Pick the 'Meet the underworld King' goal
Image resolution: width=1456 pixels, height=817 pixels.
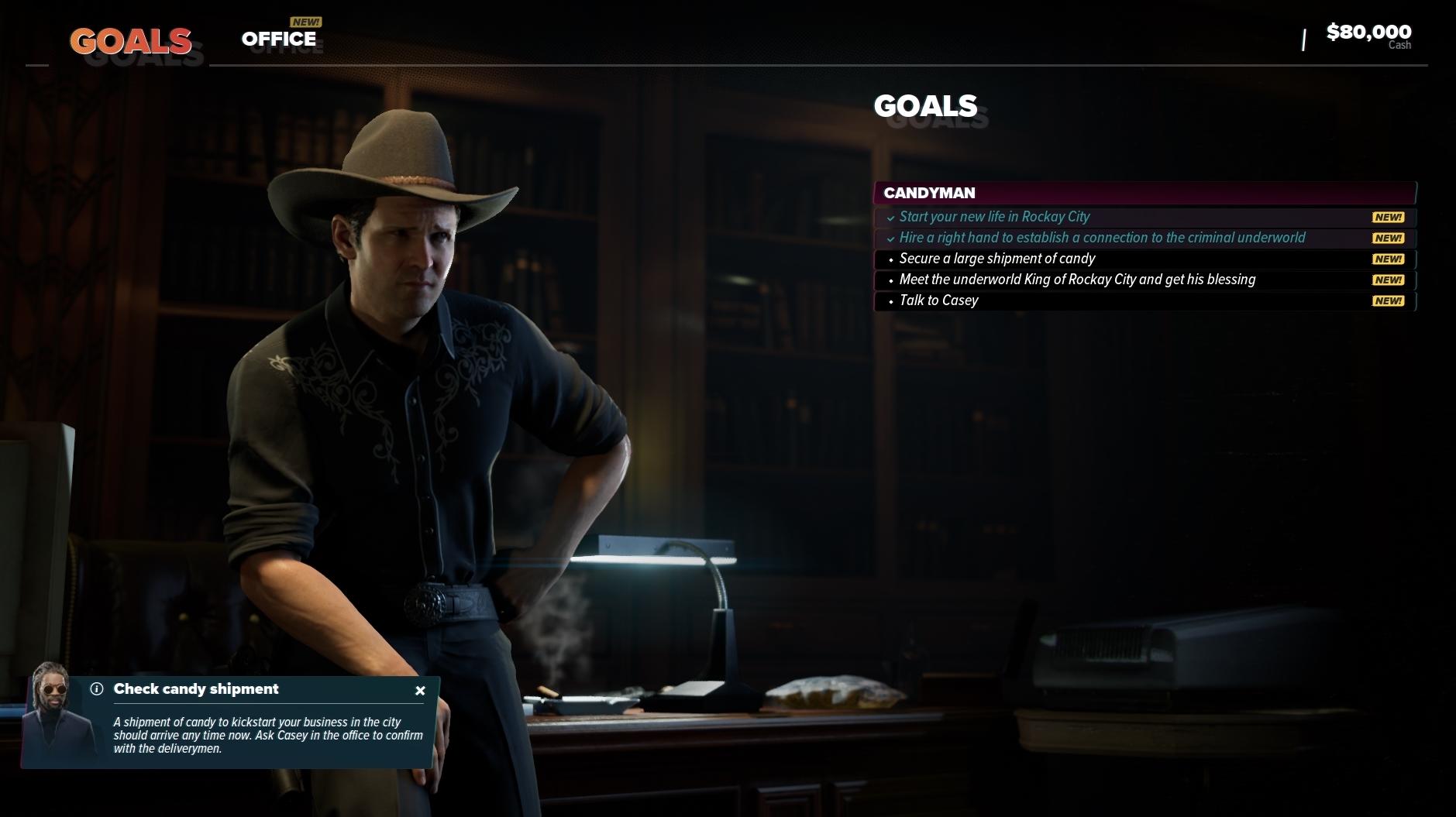coord(1076,280)
